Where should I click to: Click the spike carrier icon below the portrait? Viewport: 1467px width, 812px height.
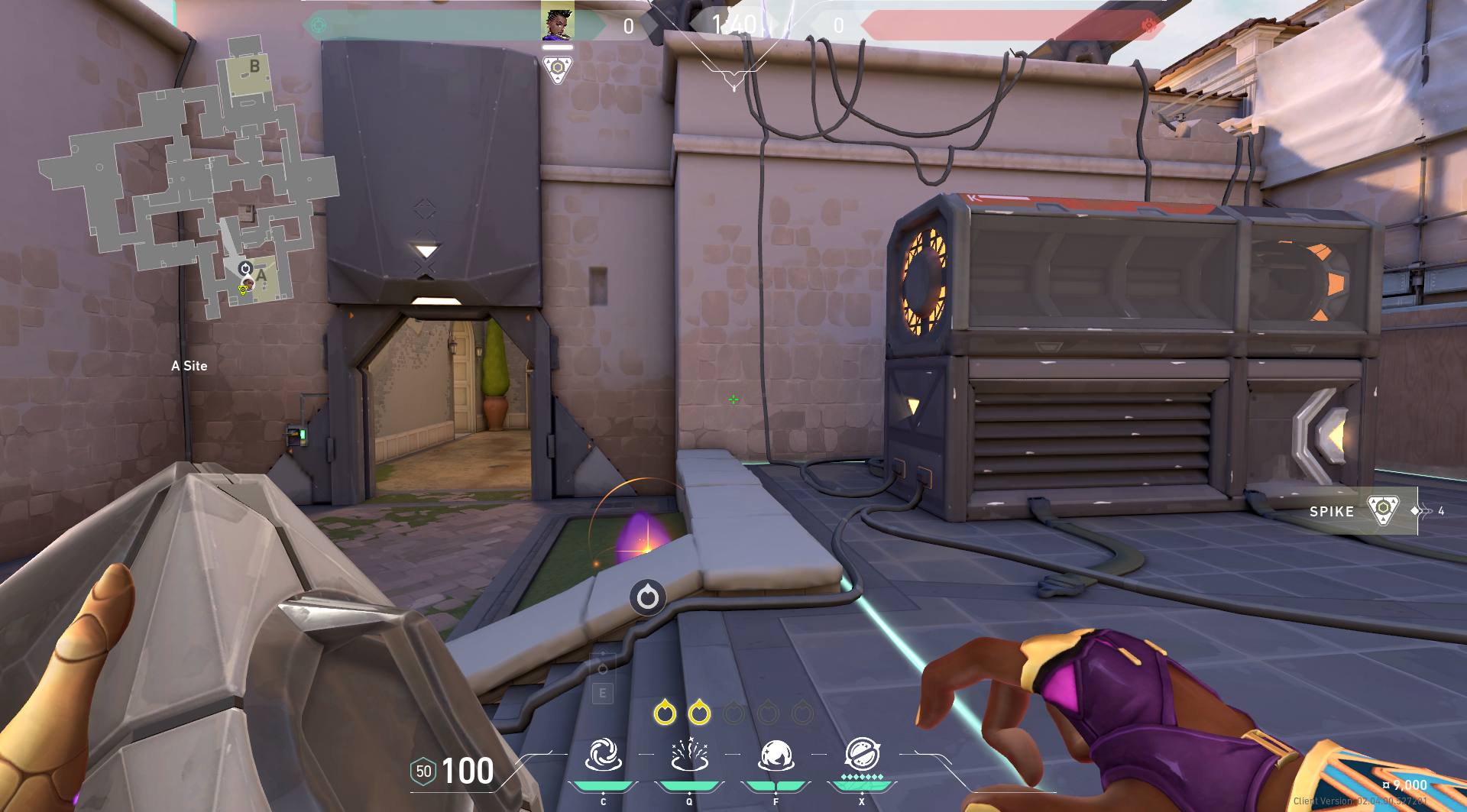pyautogui.click(x=558, y=70)
